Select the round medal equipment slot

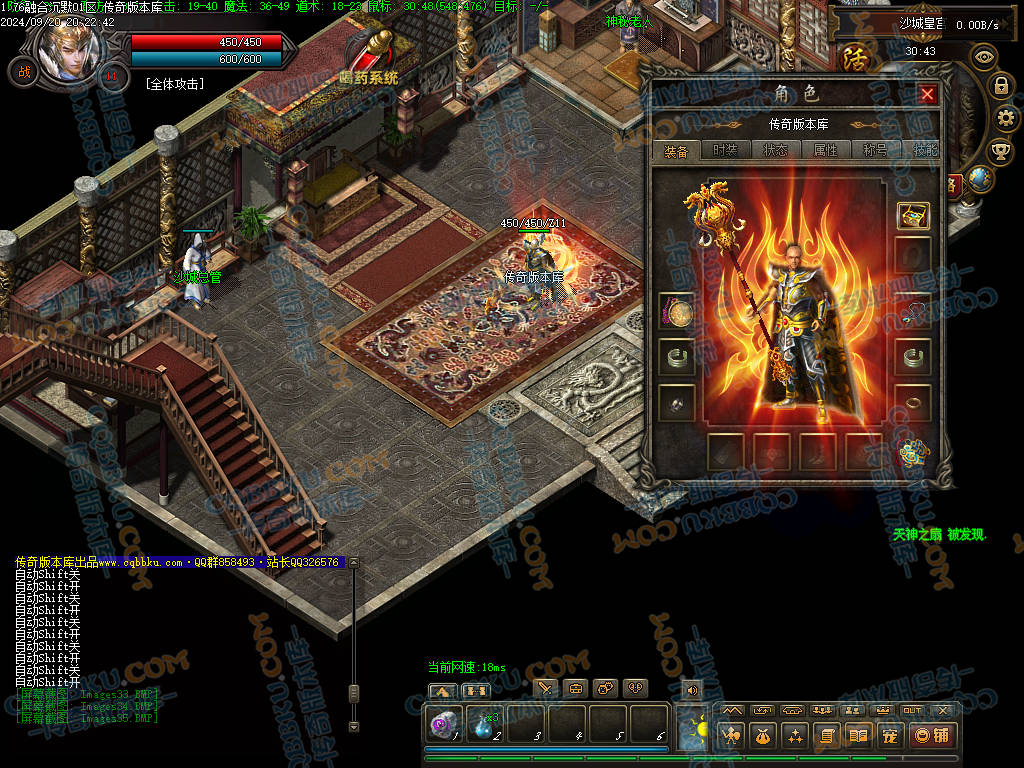[678, 312]
